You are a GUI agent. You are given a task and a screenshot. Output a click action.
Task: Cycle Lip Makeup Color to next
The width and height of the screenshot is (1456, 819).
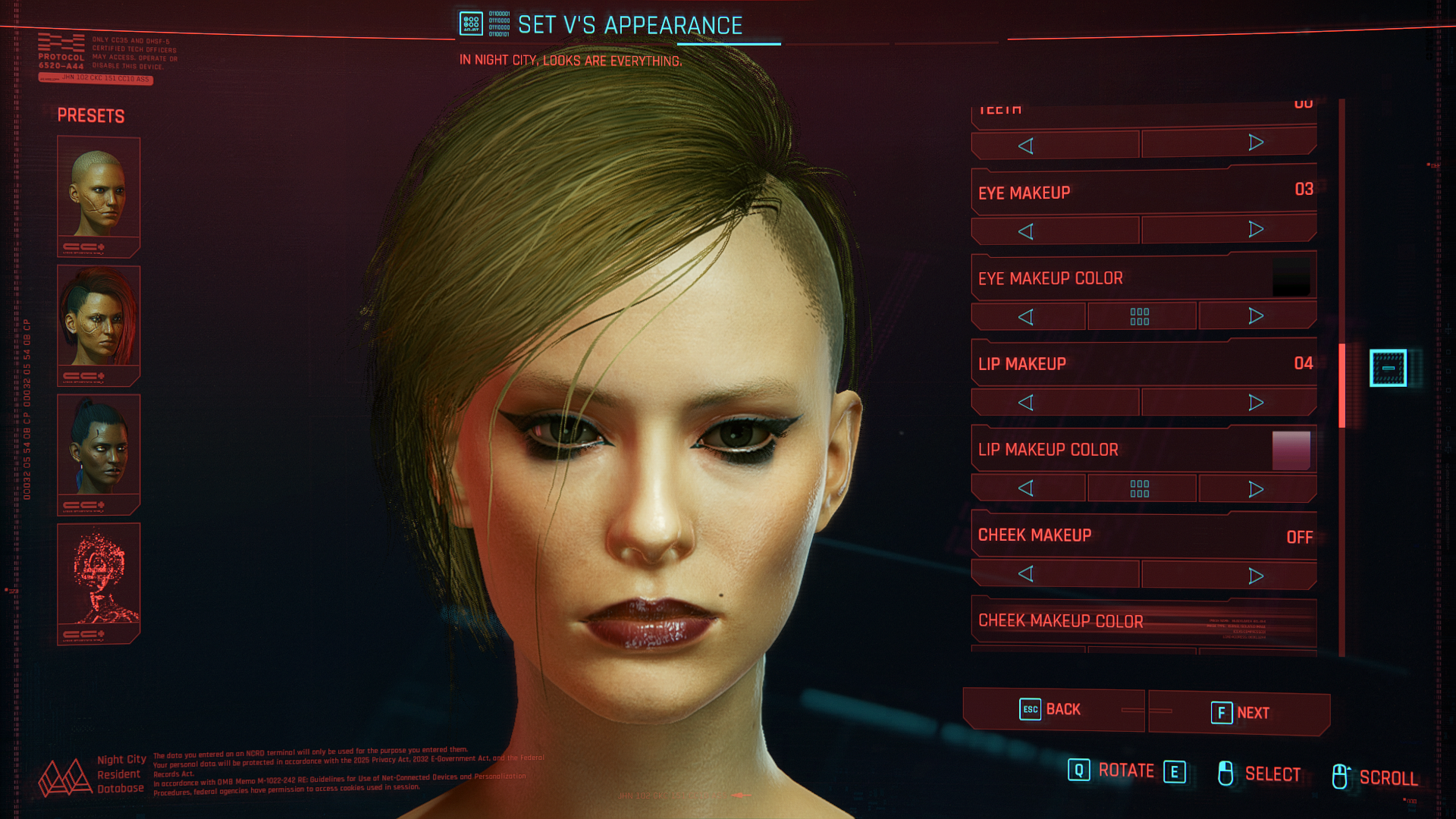[1256, 489]
